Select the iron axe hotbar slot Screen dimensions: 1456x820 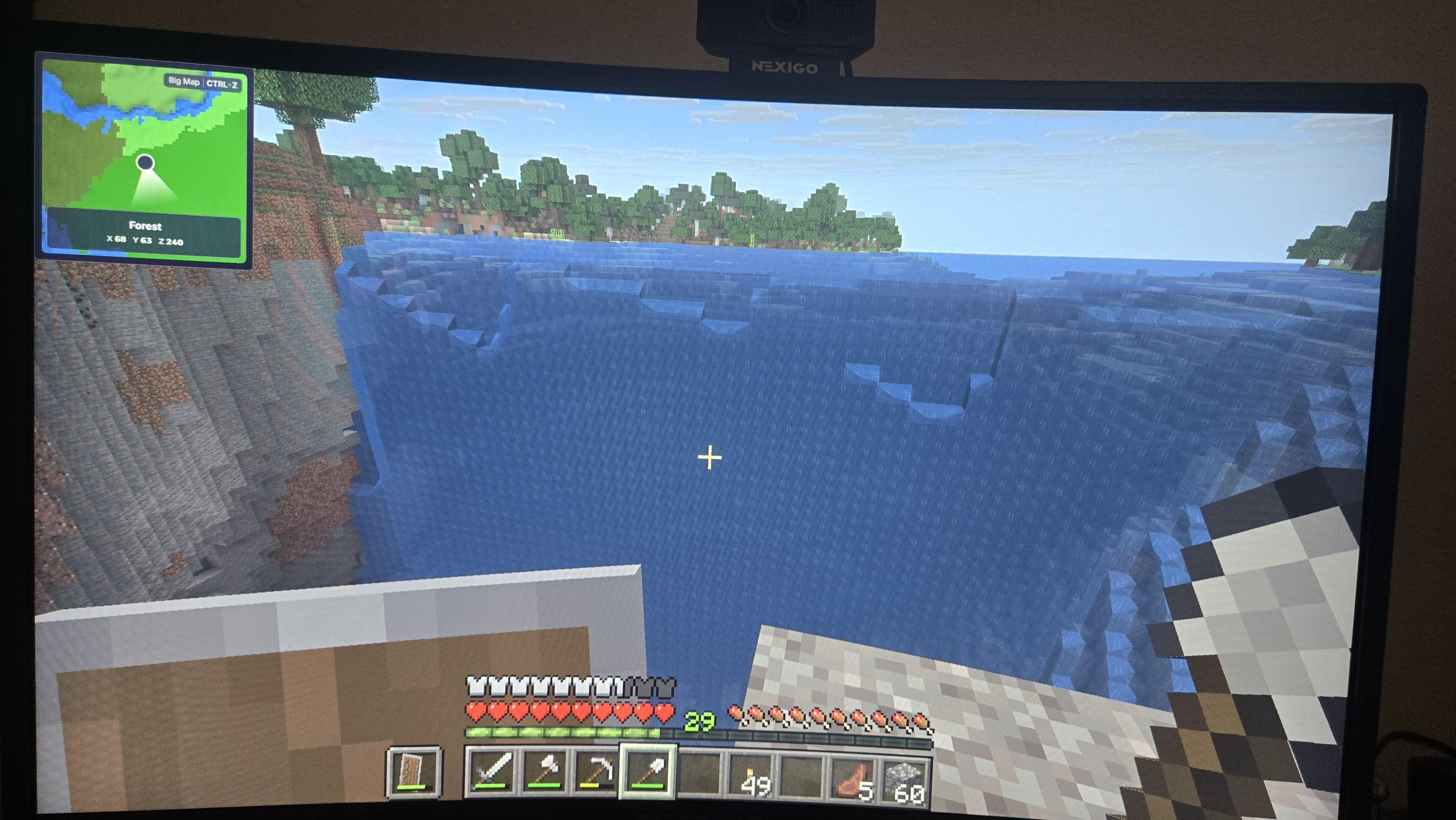point(543,771)
